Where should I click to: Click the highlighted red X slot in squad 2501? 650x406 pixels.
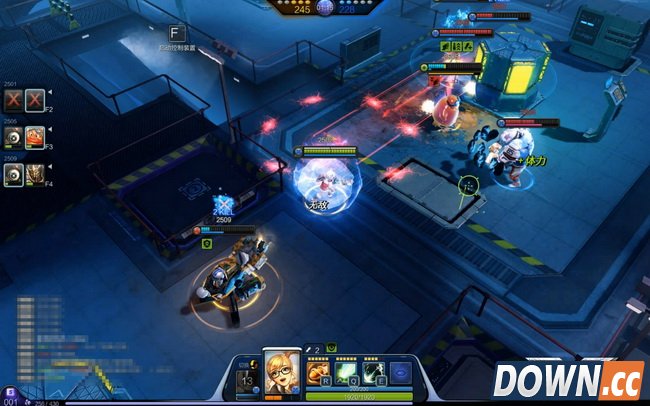35,99
